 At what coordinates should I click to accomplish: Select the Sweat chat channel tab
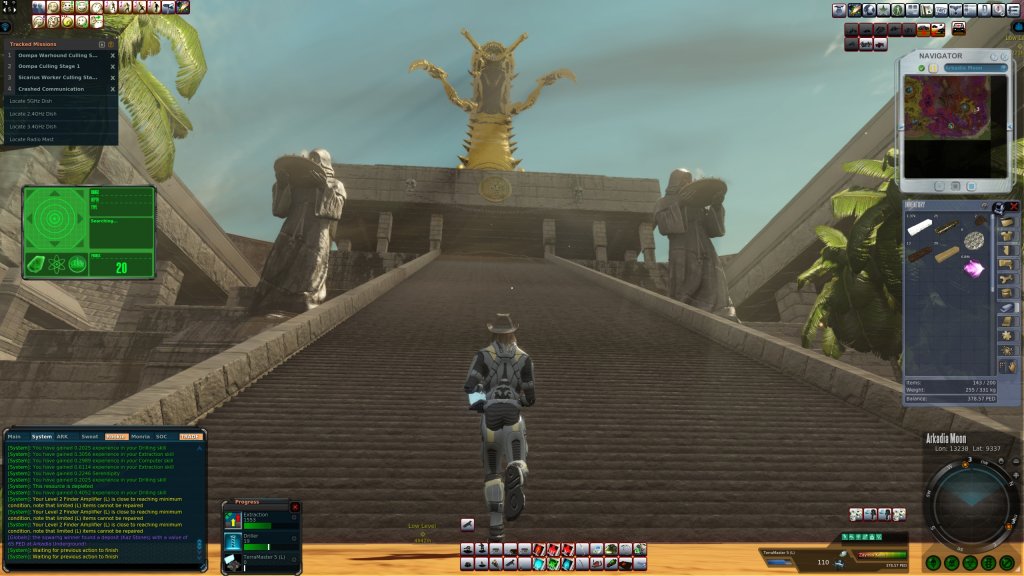tap(90, 436)
